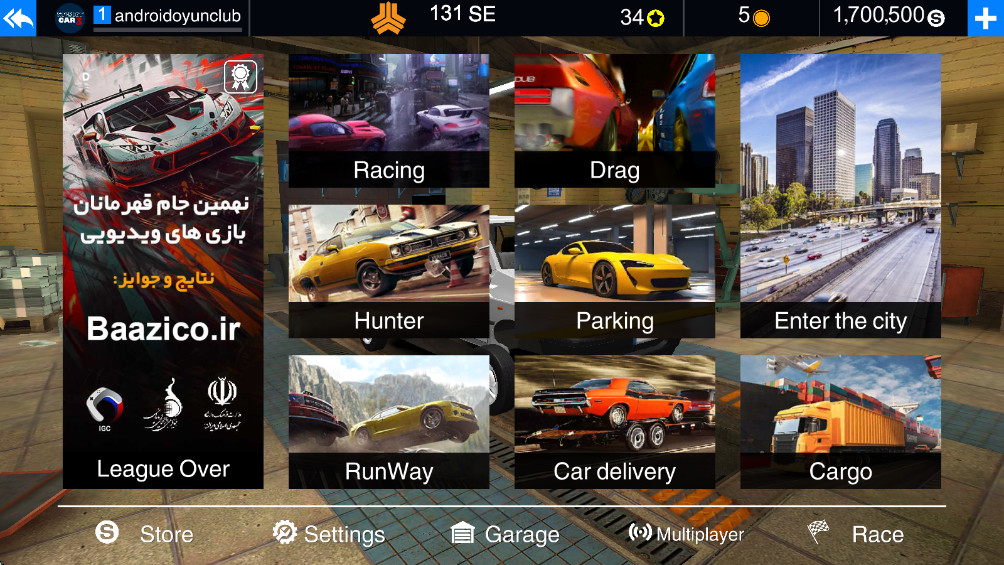Viewport: 1004px width, 565px height.
Task: Choose the Drag mode tile
Action: click(614, 121)
